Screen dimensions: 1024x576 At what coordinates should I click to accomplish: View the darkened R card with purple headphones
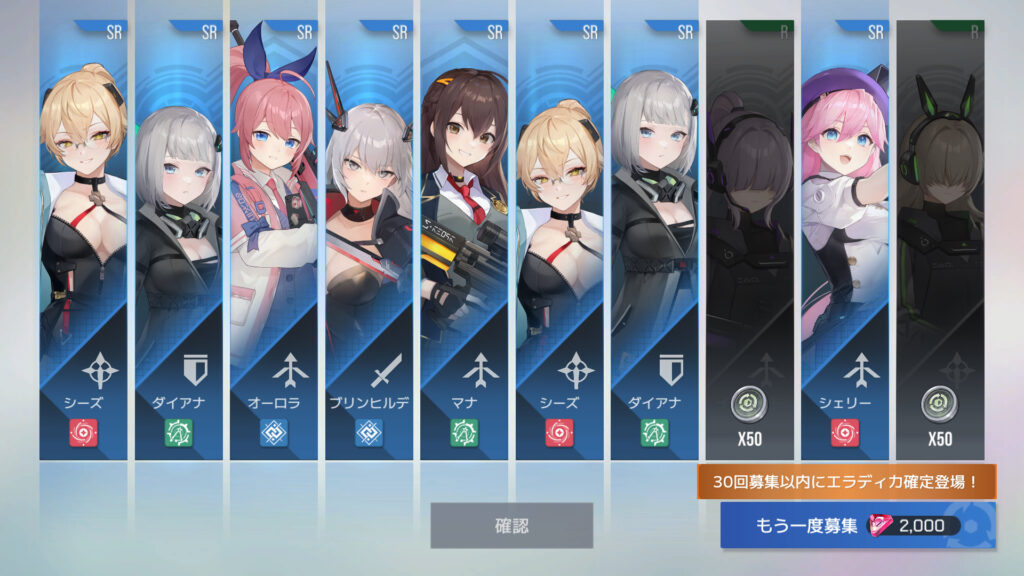pos(750,240)
